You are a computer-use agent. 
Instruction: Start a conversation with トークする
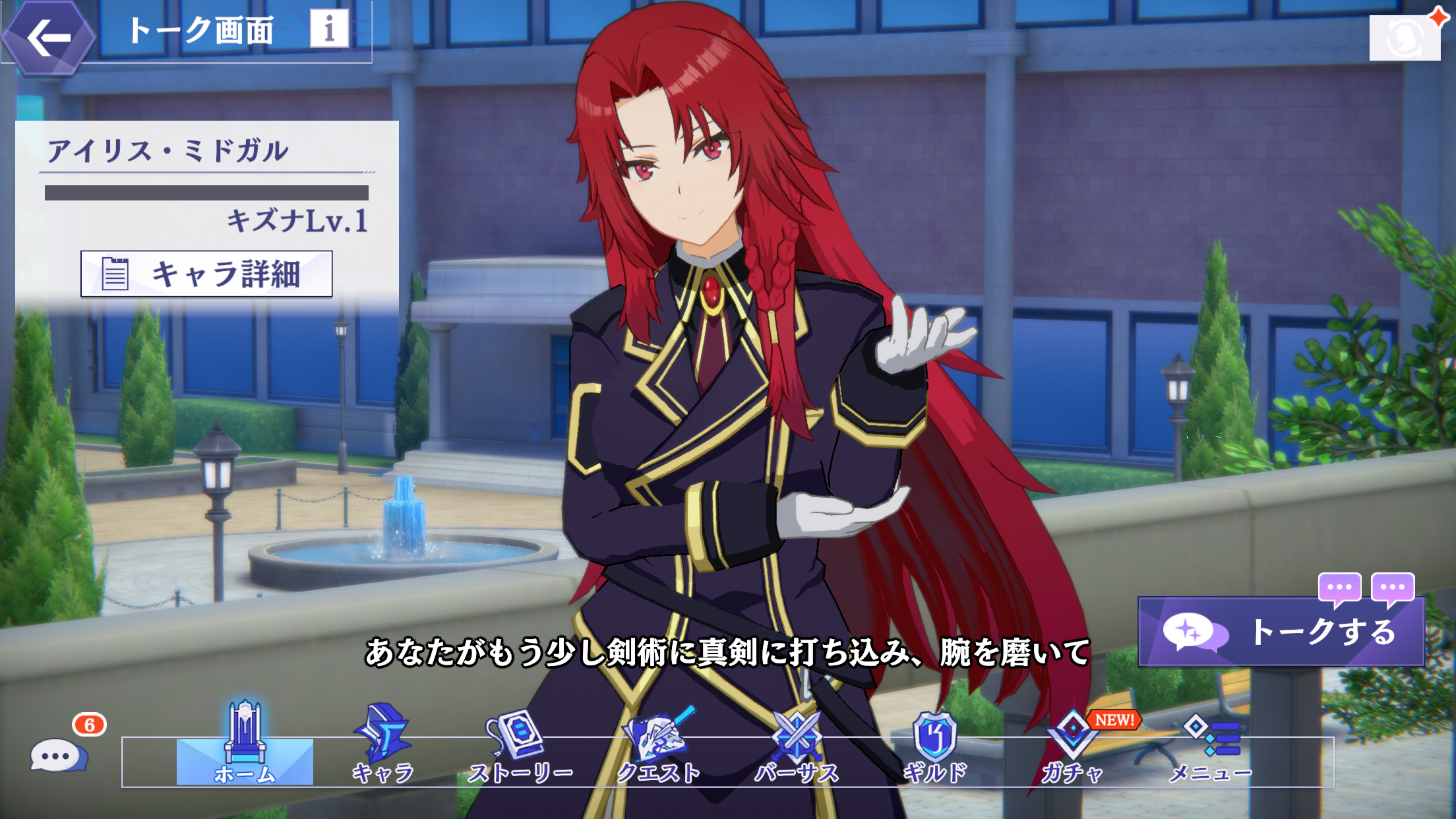click(x=1281, y=632)
